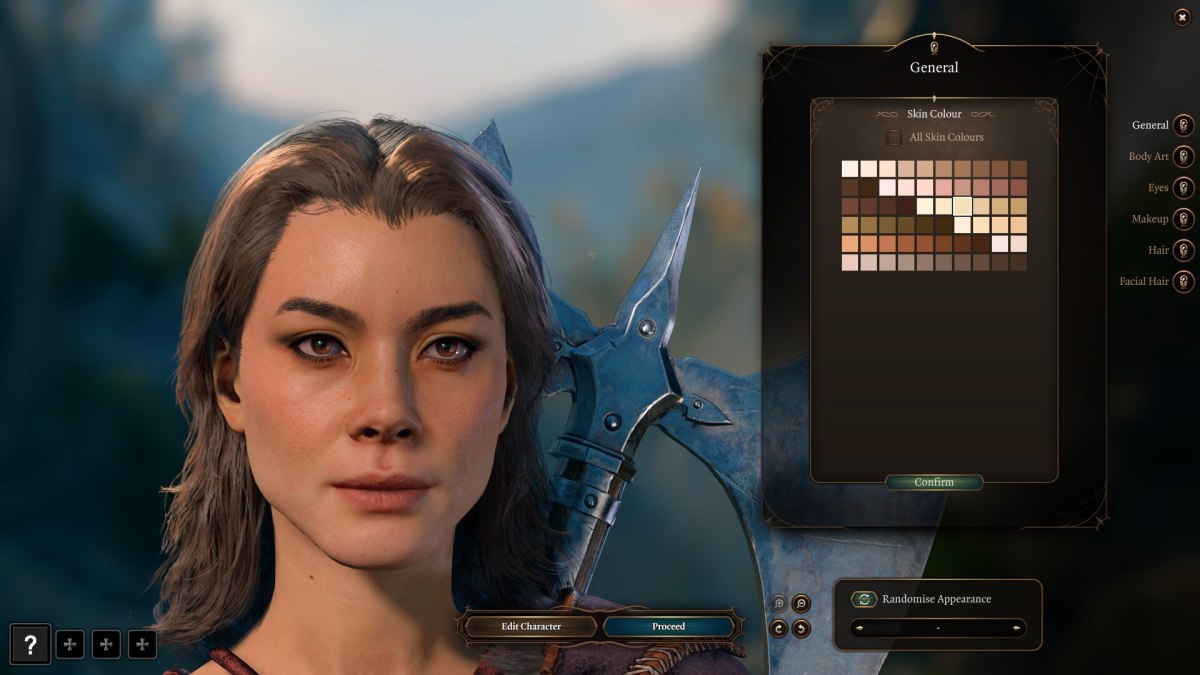Proceed to the next step
The image size is (1200, 675).
[x=668, y=626]
